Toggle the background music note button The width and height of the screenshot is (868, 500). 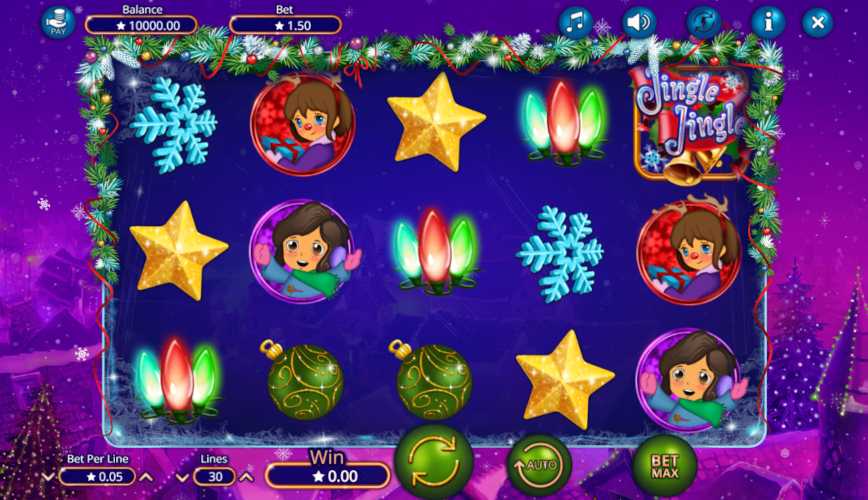[575, 22]
